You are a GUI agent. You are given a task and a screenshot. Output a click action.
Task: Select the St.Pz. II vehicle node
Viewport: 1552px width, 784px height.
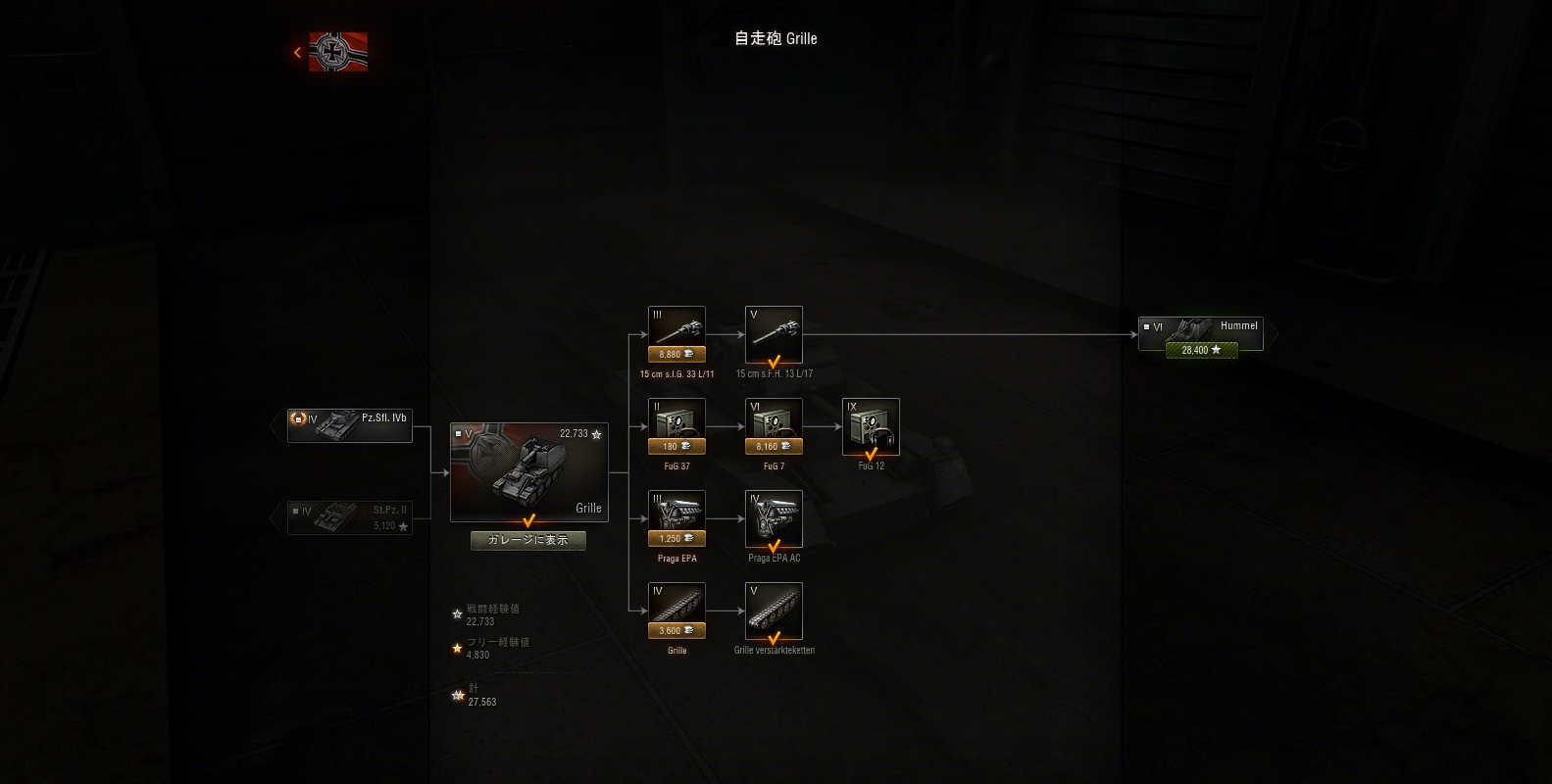(x=350, y=517)
